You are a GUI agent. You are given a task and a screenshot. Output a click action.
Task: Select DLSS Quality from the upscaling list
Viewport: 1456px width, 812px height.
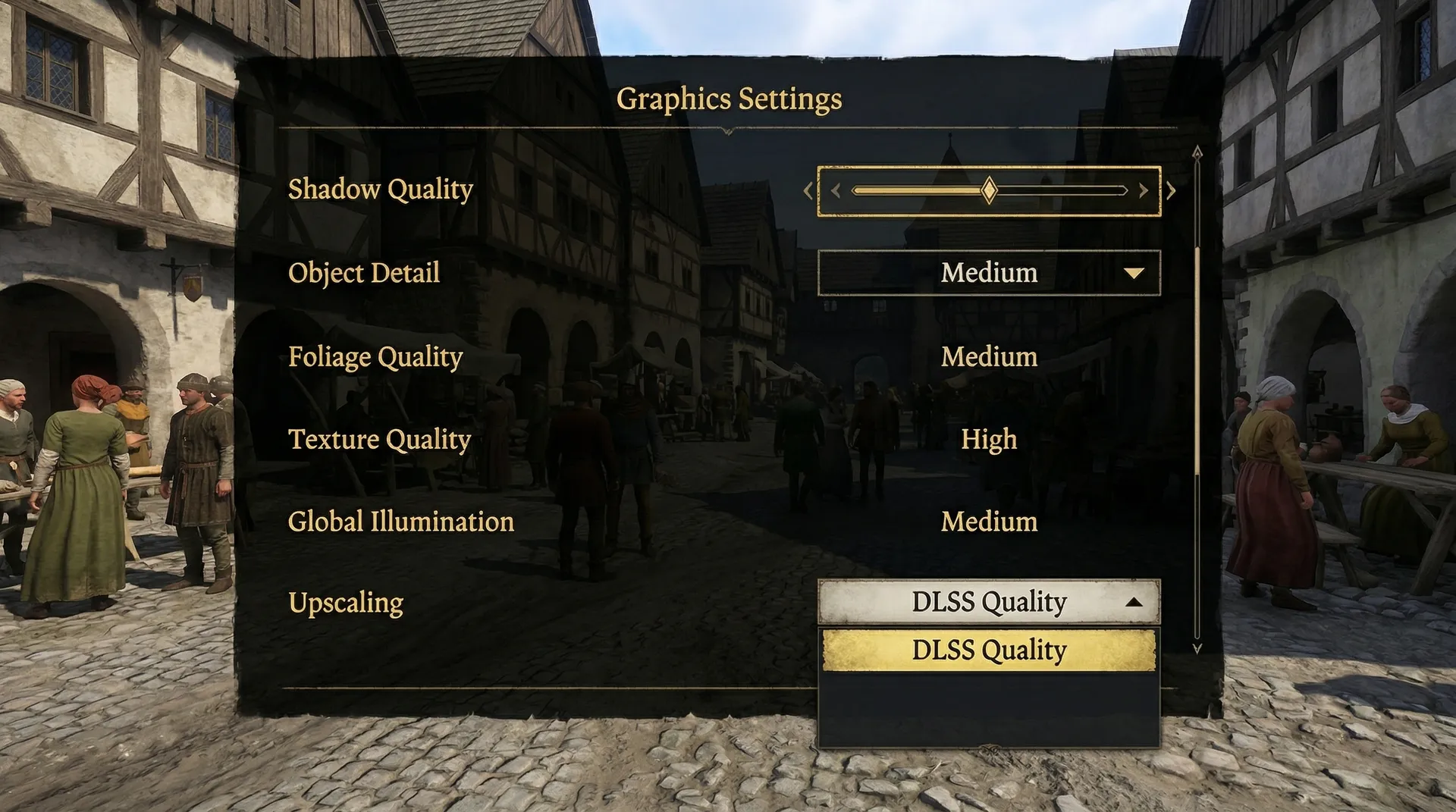(988, 651)
